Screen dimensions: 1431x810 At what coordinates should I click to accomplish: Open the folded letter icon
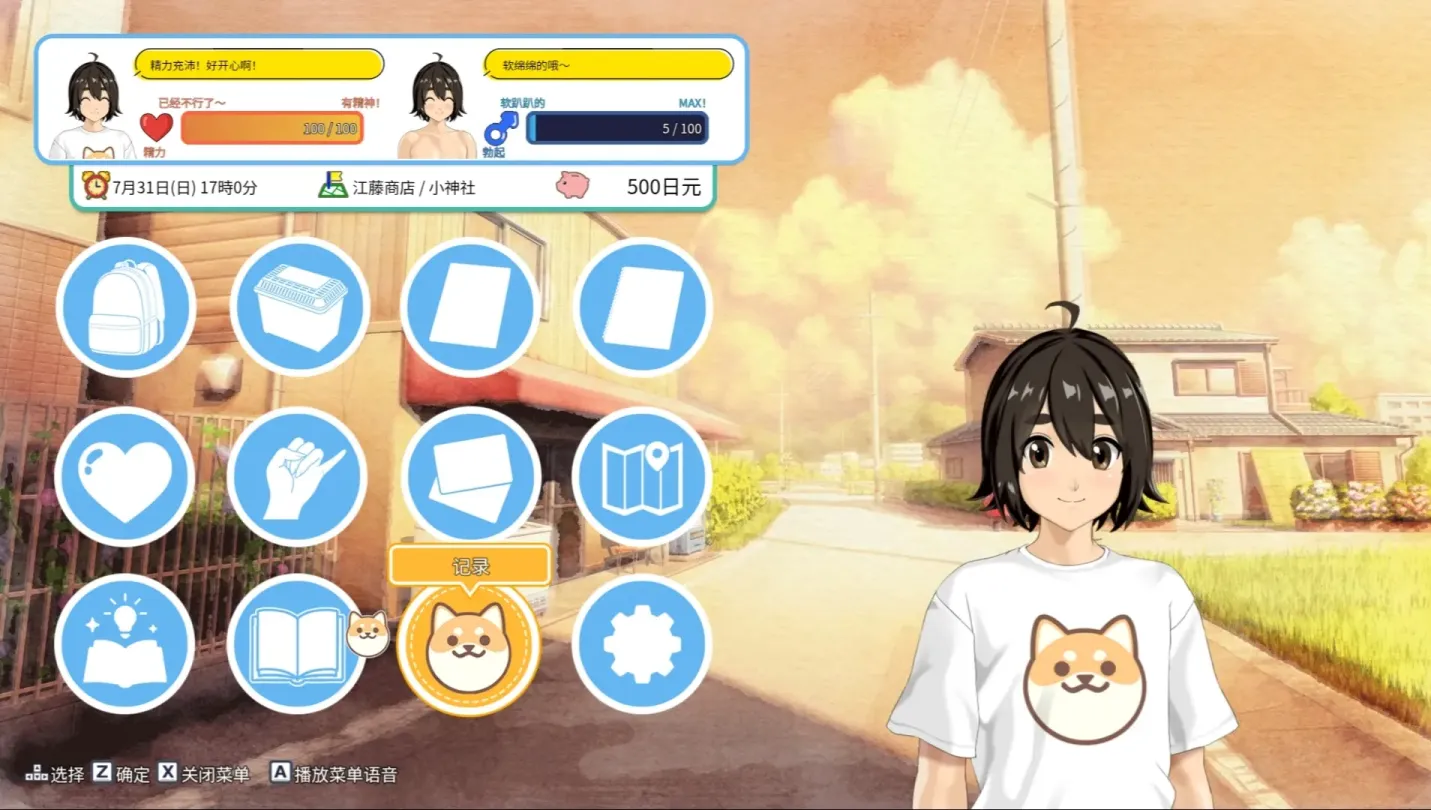click(470, 477)
